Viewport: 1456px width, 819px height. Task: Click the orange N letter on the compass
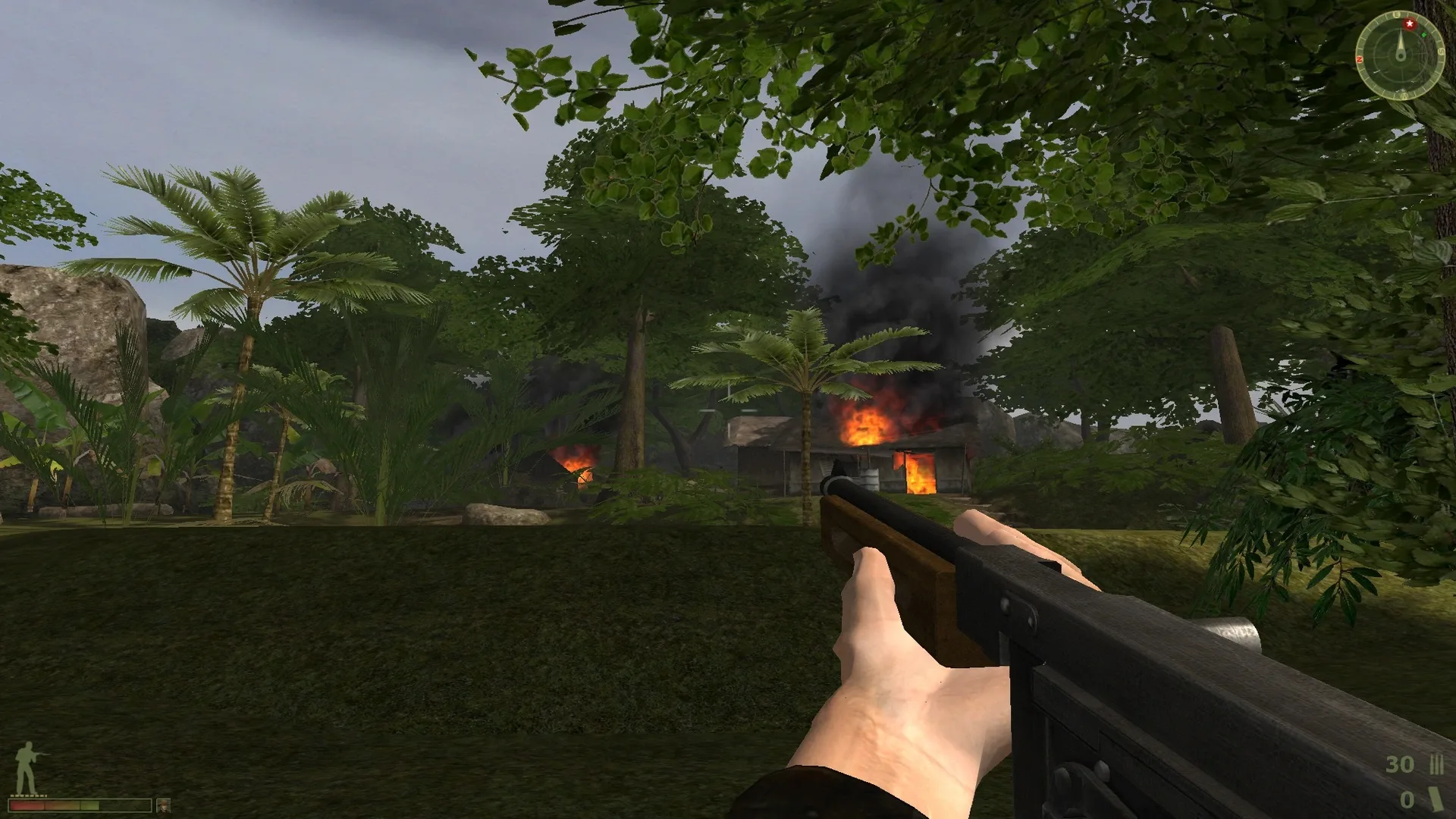[x=1360, y=58]
